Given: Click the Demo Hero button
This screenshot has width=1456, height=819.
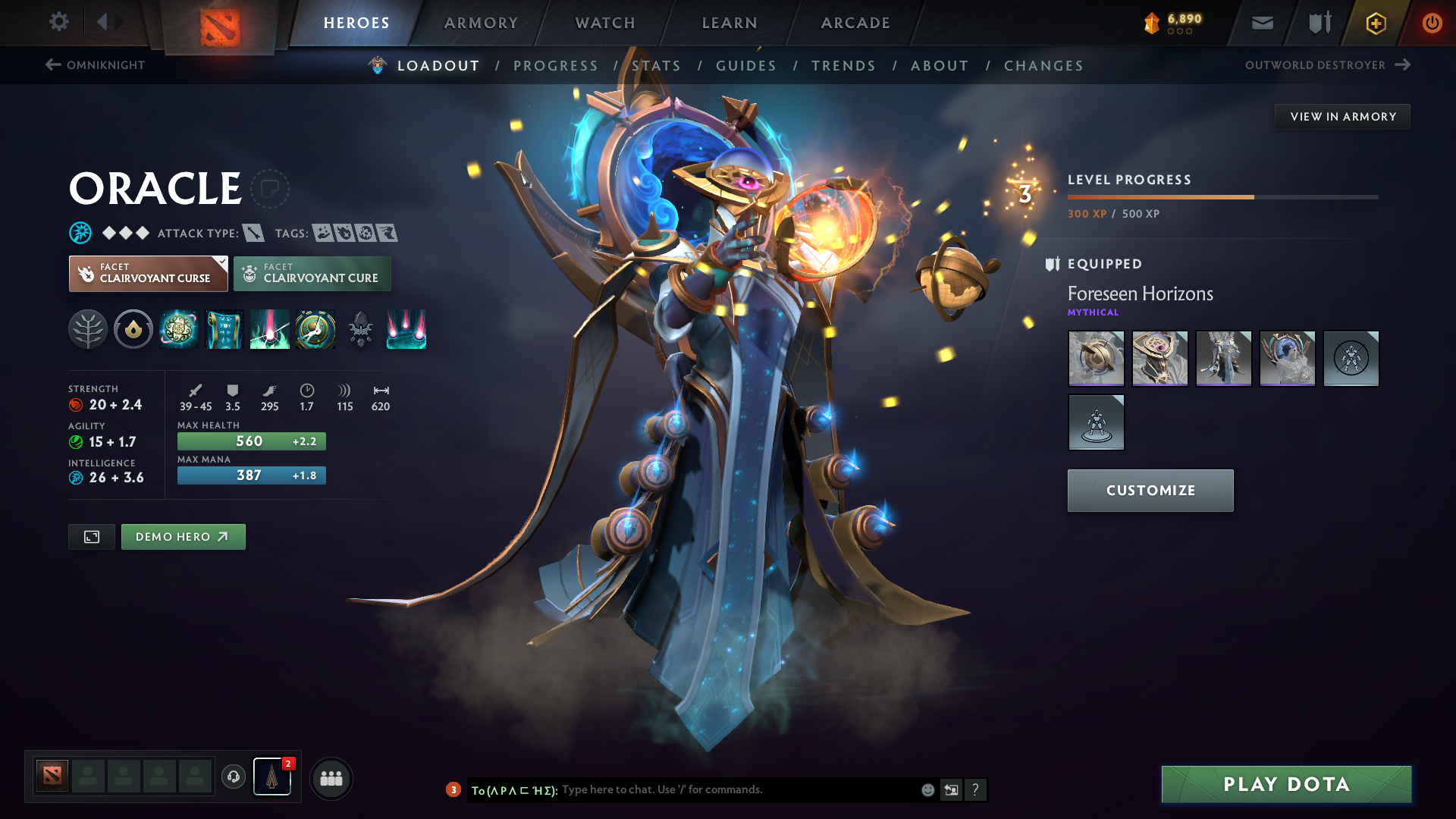Looking at the screenshot, I should 183,536.
